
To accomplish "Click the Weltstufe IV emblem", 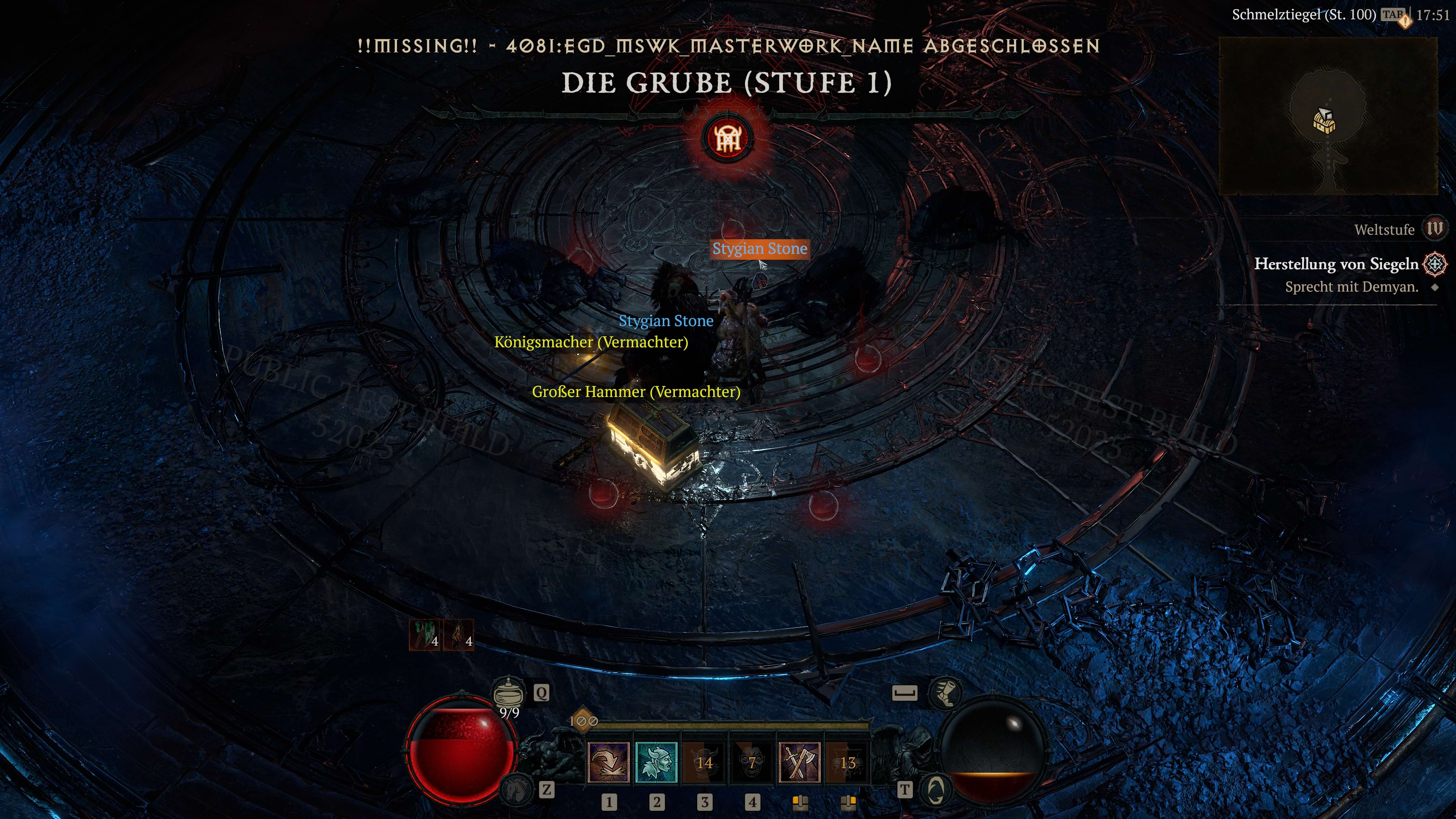I will (1434, 229).
